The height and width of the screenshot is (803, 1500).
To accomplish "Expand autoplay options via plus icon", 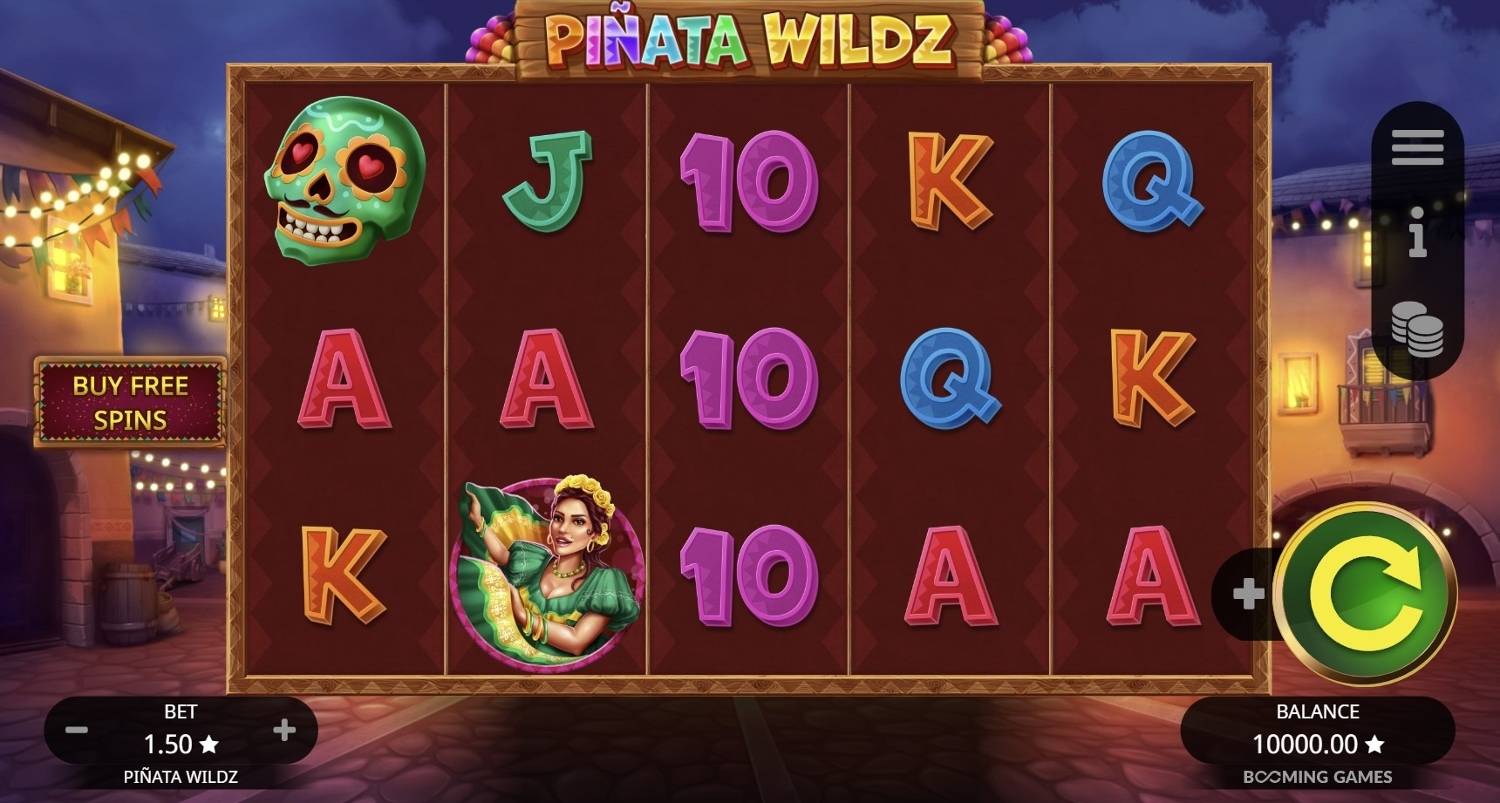I will 1247,593.
